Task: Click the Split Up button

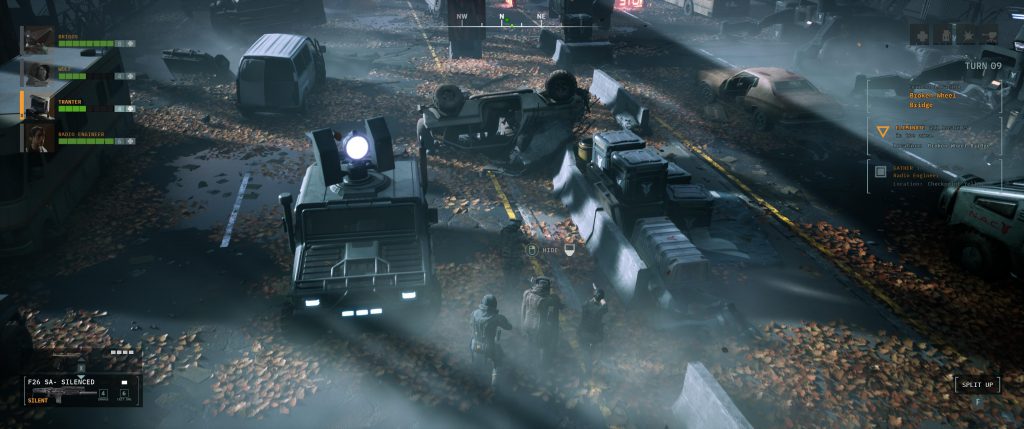Action: click(x=976, y=385)
